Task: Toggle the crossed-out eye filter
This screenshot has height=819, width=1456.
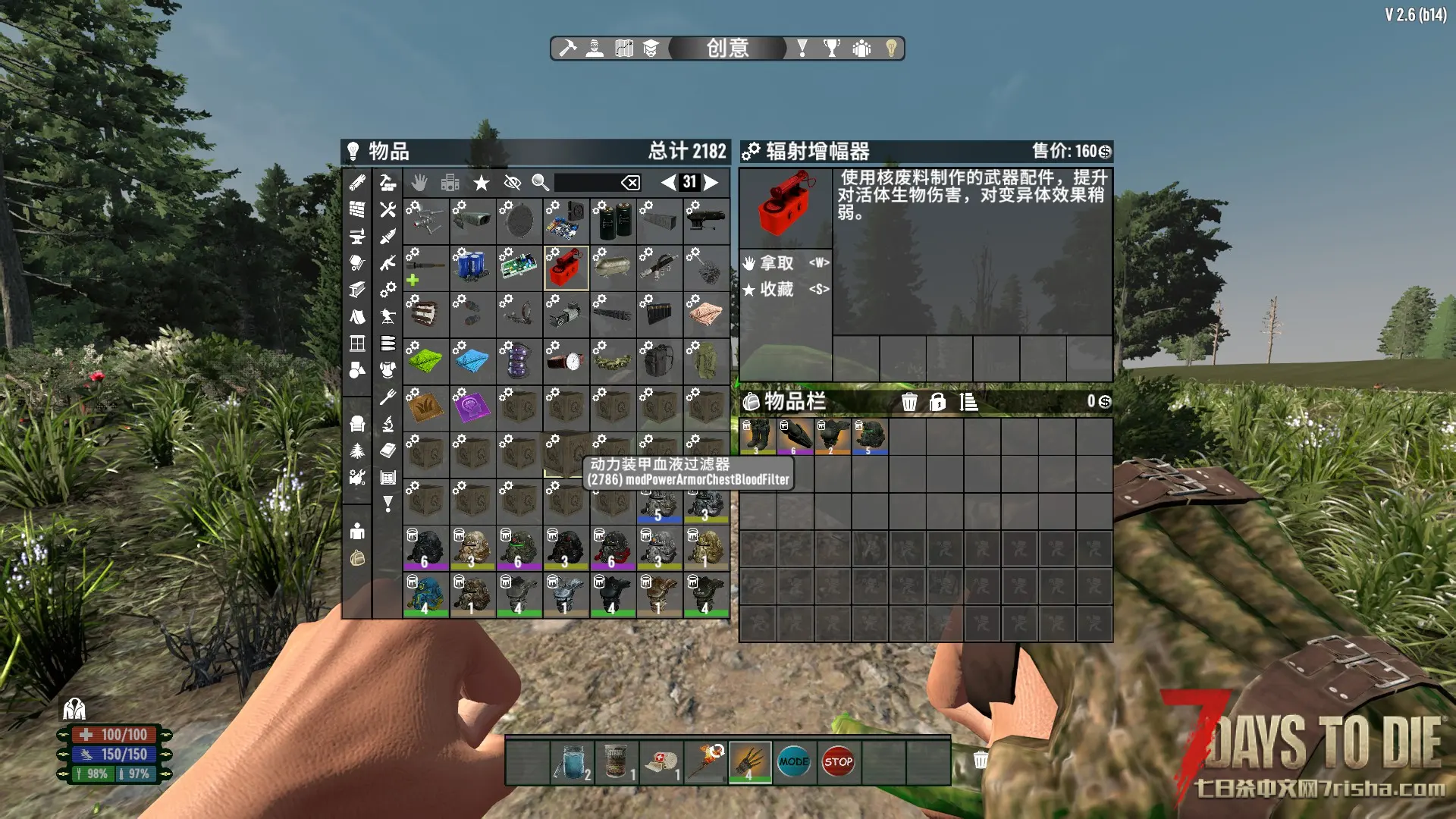Action: pos(512,182)
